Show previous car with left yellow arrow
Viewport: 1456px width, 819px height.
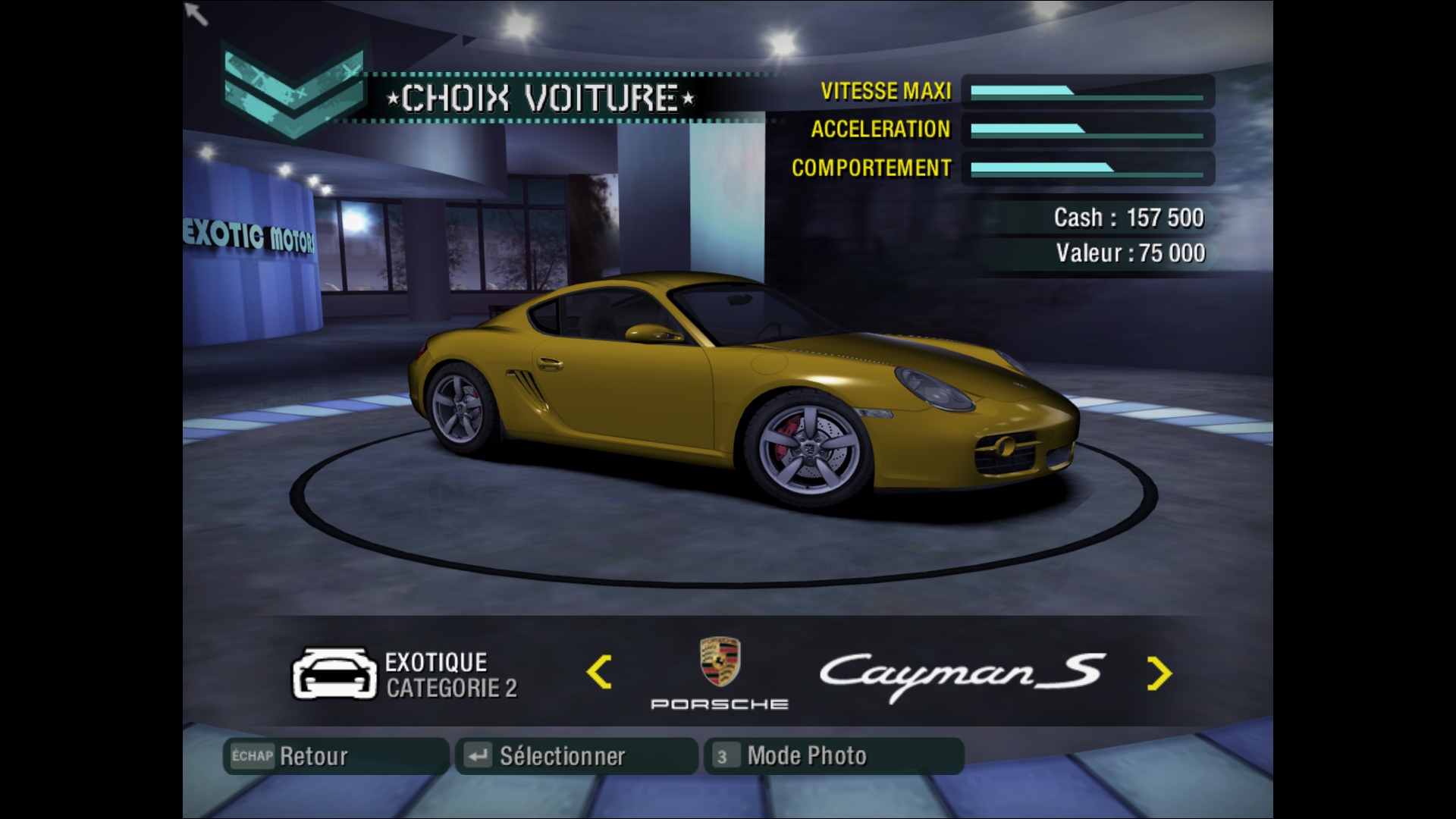[599, 673]
